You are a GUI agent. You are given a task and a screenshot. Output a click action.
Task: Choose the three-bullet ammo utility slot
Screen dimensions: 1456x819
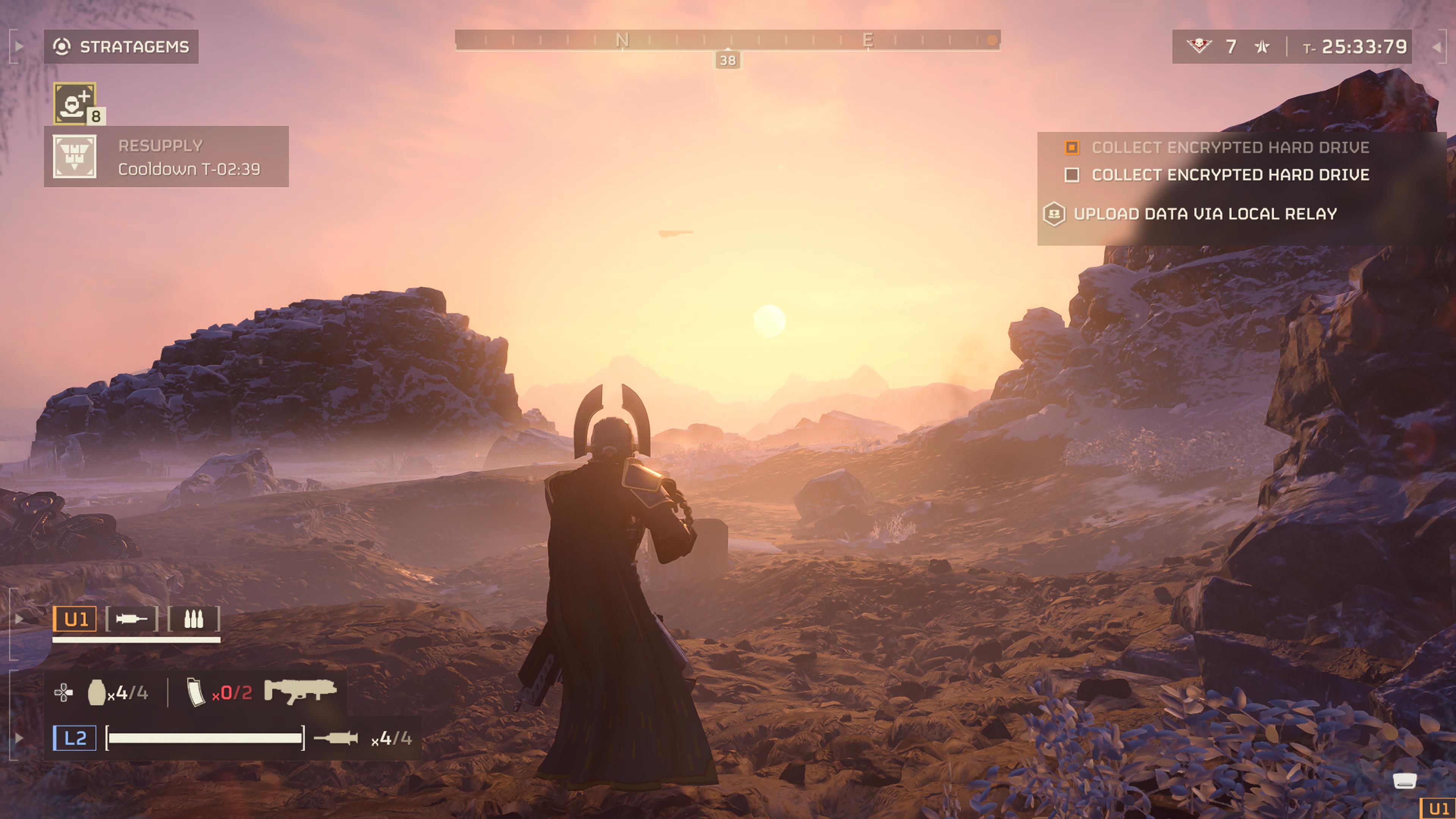193,620
